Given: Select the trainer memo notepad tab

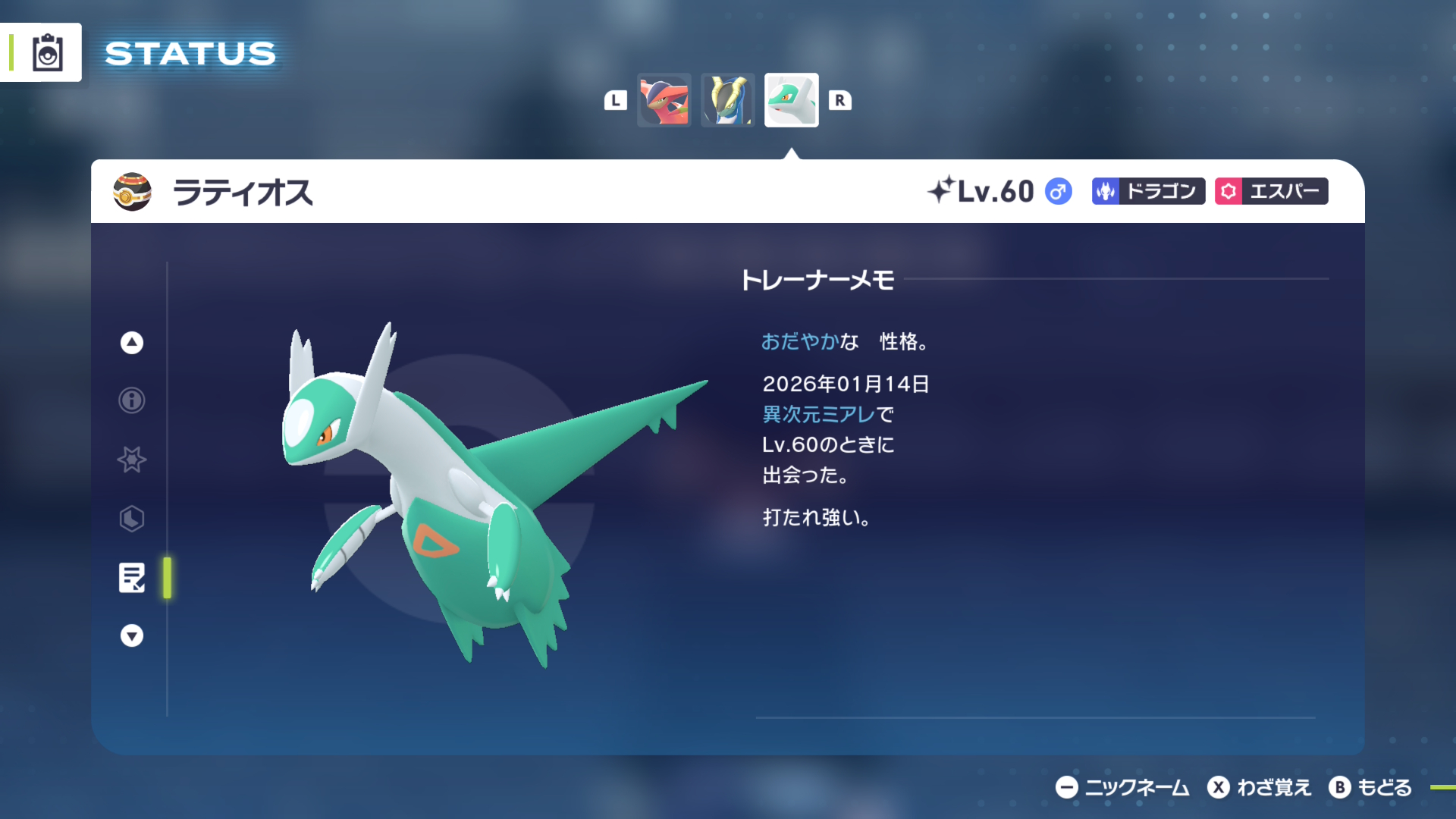Looking at the screenshot, I should pos(132,578).
